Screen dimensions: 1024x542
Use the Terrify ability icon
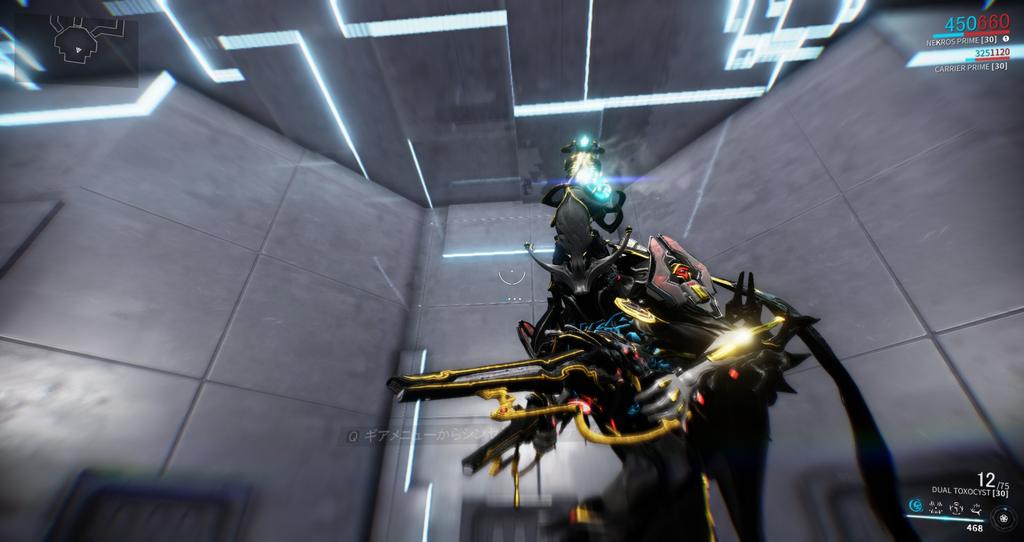937,507
